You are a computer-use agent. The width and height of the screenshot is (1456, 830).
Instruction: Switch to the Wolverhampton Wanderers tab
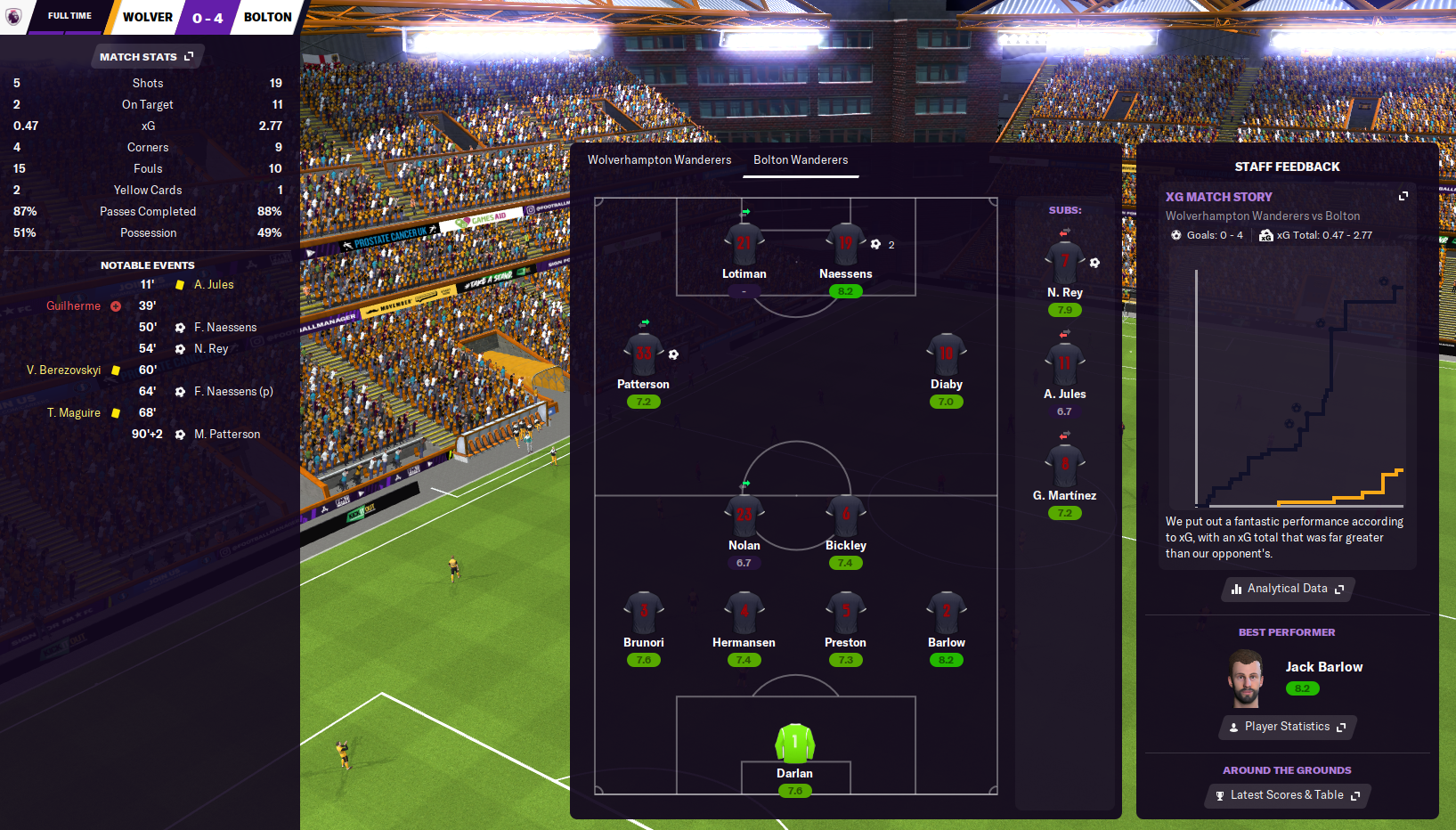659,160
